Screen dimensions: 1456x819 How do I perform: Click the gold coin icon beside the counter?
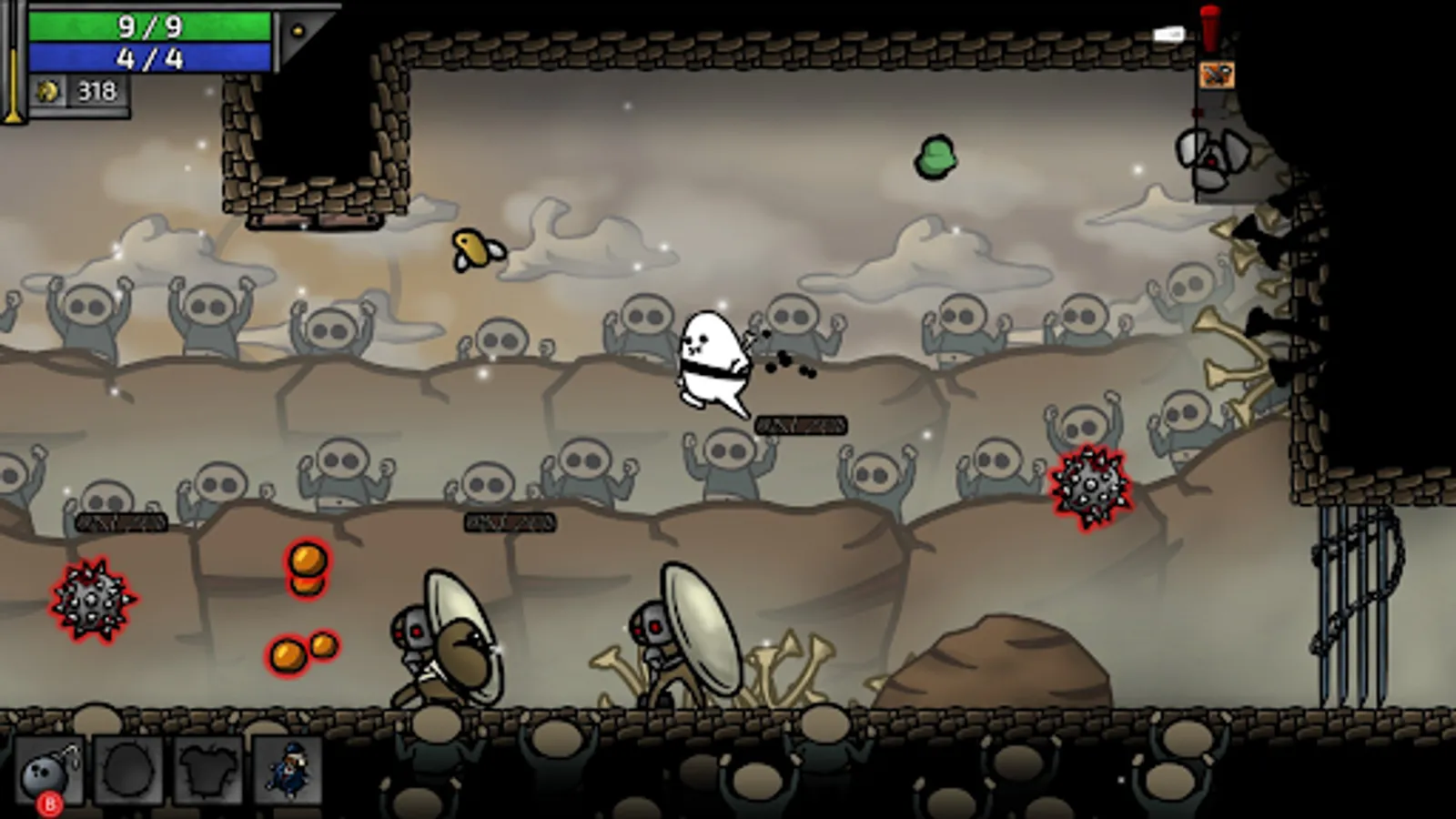(x=45, y=89)
